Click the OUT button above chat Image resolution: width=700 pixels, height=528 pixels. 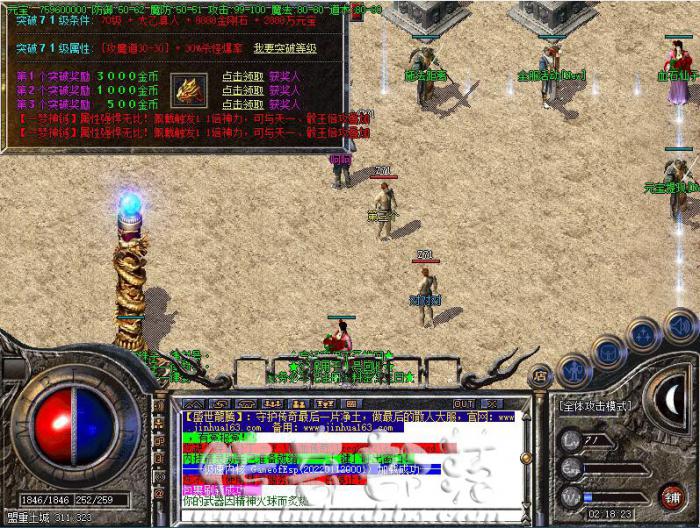[463, 404]
